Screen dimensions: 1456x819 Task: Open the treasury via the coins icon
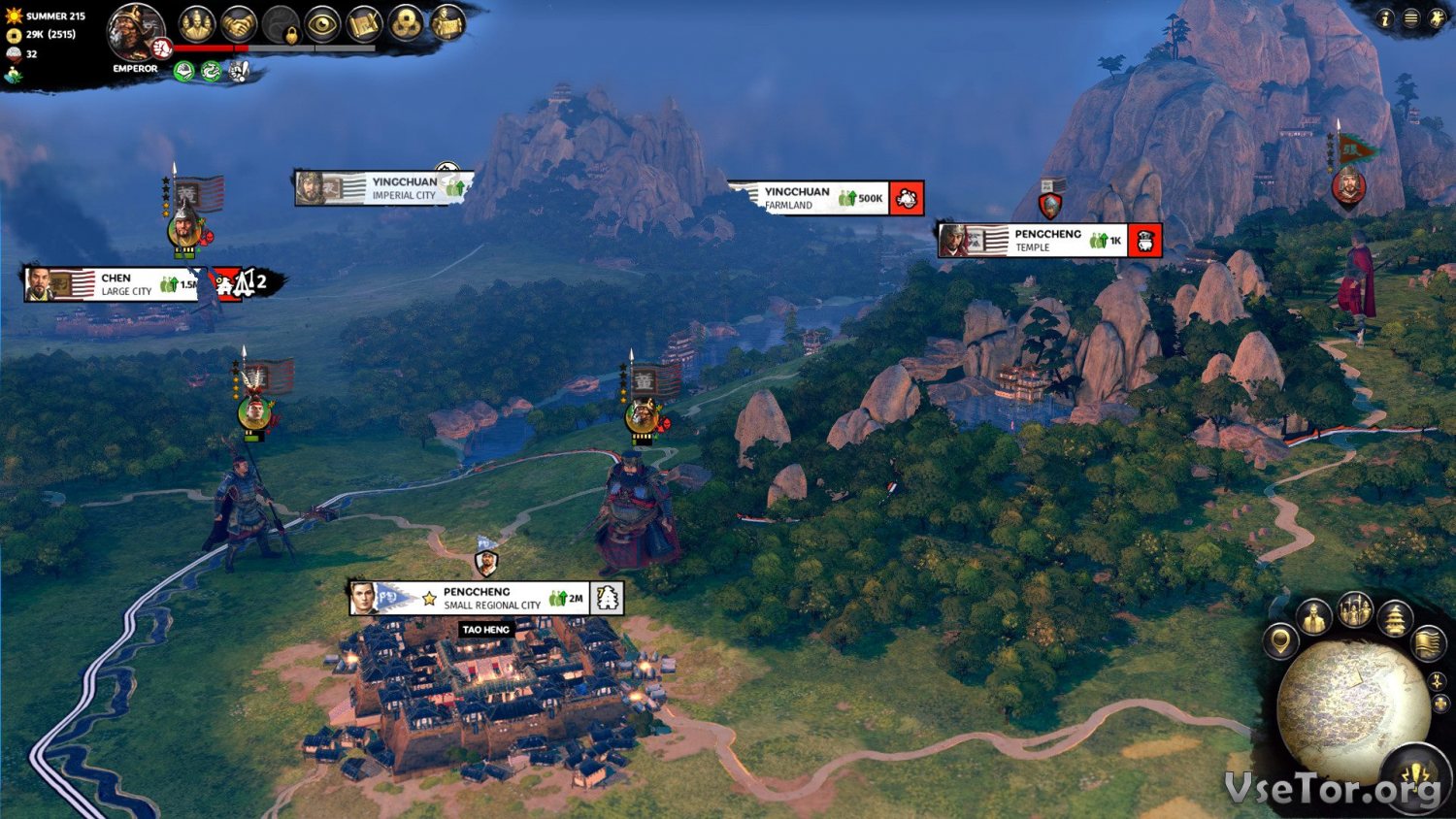pyautogui.click(x=406, y=24)
